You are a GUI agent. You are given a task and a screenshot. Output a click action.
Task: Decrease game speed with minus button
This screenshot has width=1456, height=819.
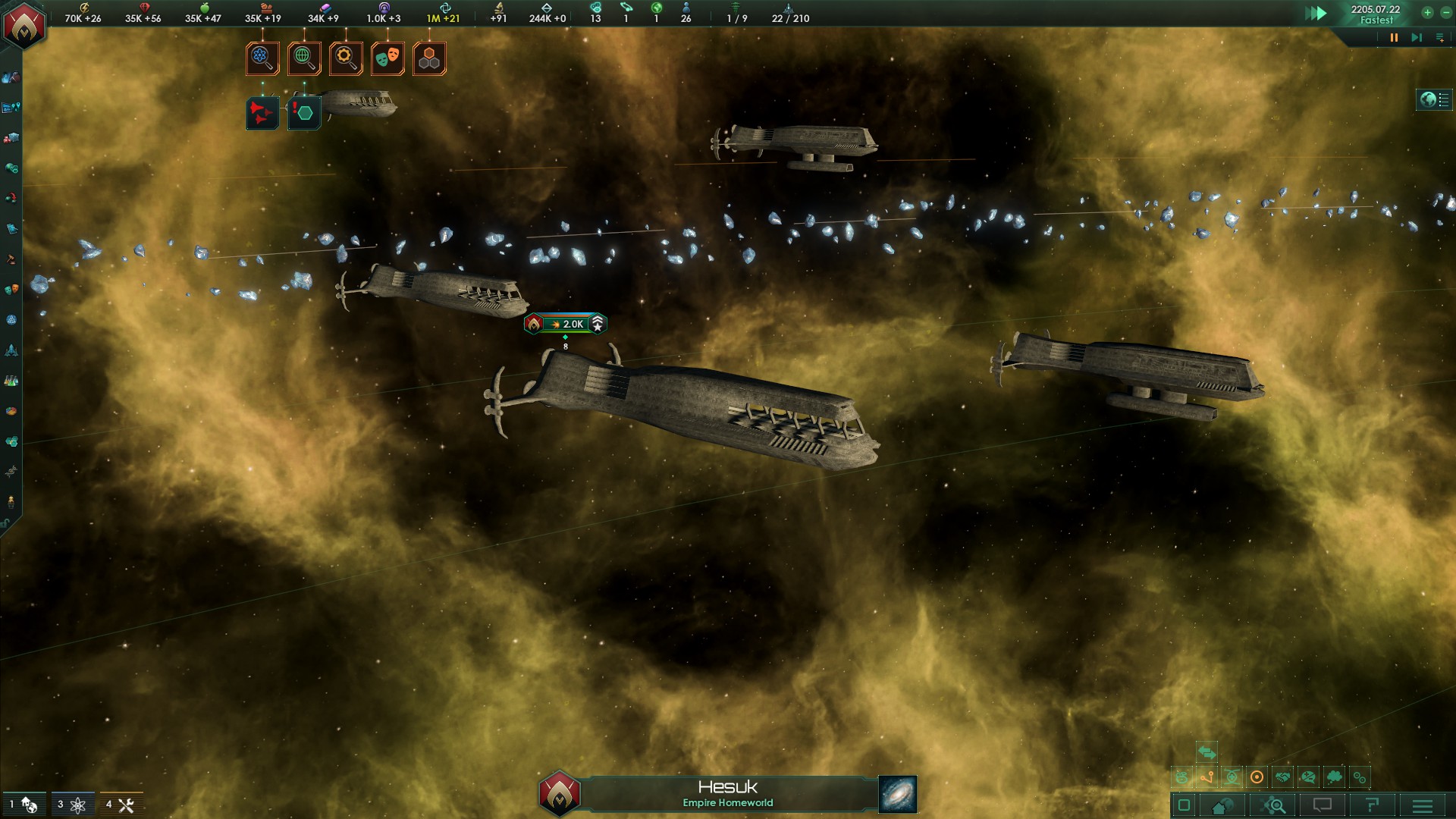1445,12
